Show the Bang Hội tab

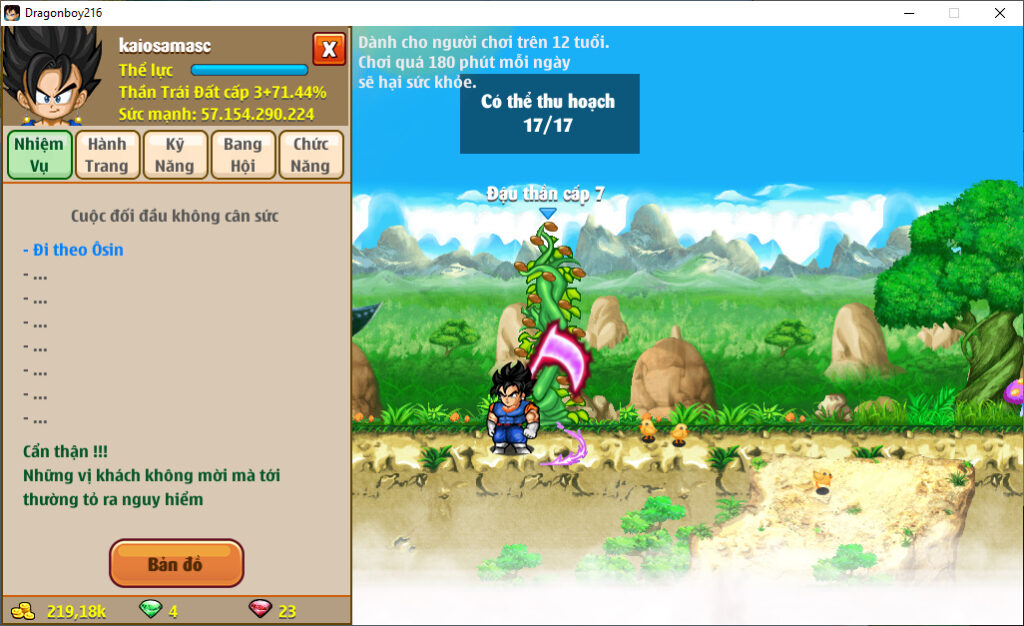(x=243, y=155)
